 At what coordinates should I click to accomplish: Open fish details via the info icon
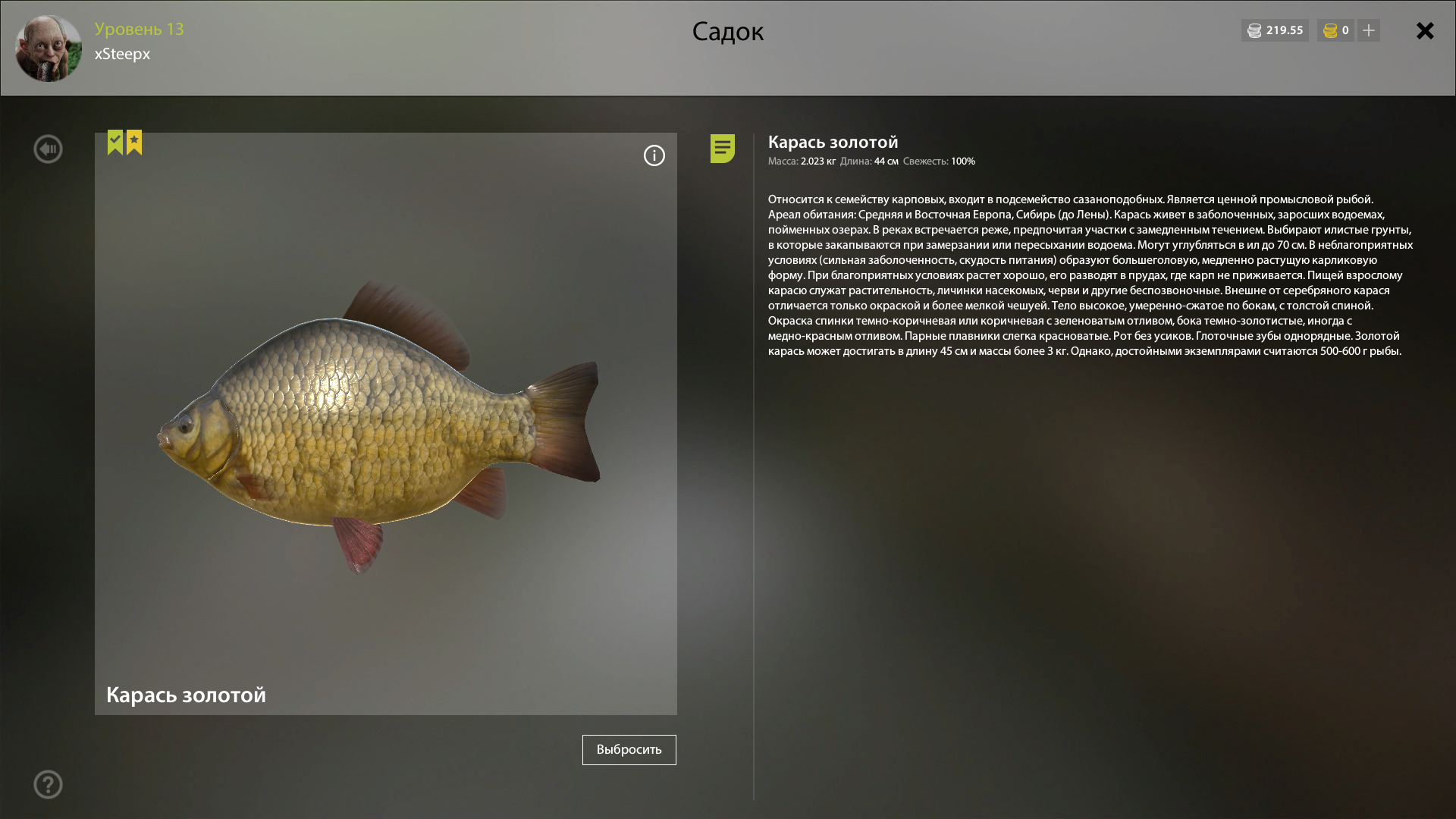pos(654,155)
